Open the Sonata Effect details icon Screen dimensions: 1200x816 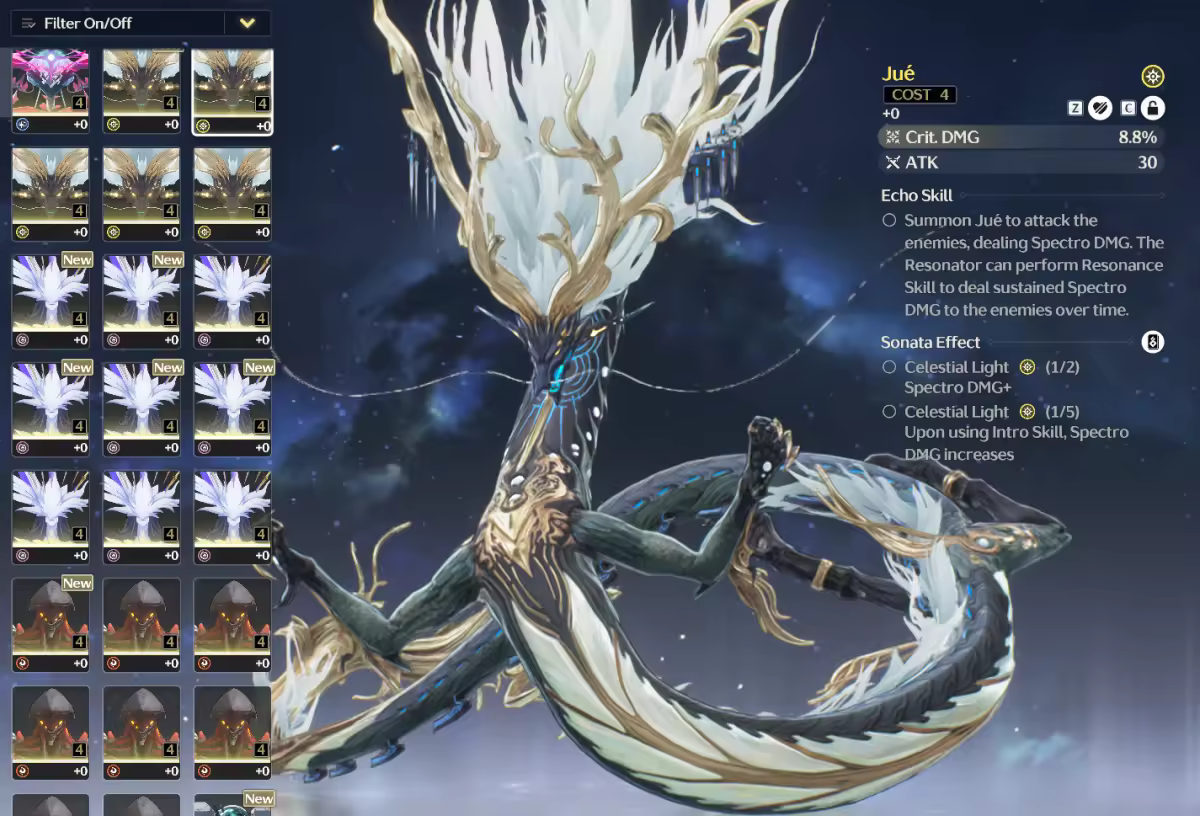(1152, 342)
